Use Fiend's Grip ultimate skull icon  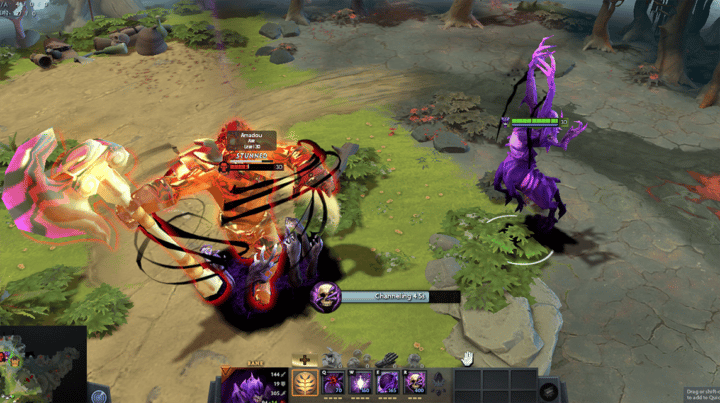pyautogui.click(x=415, y=382)
